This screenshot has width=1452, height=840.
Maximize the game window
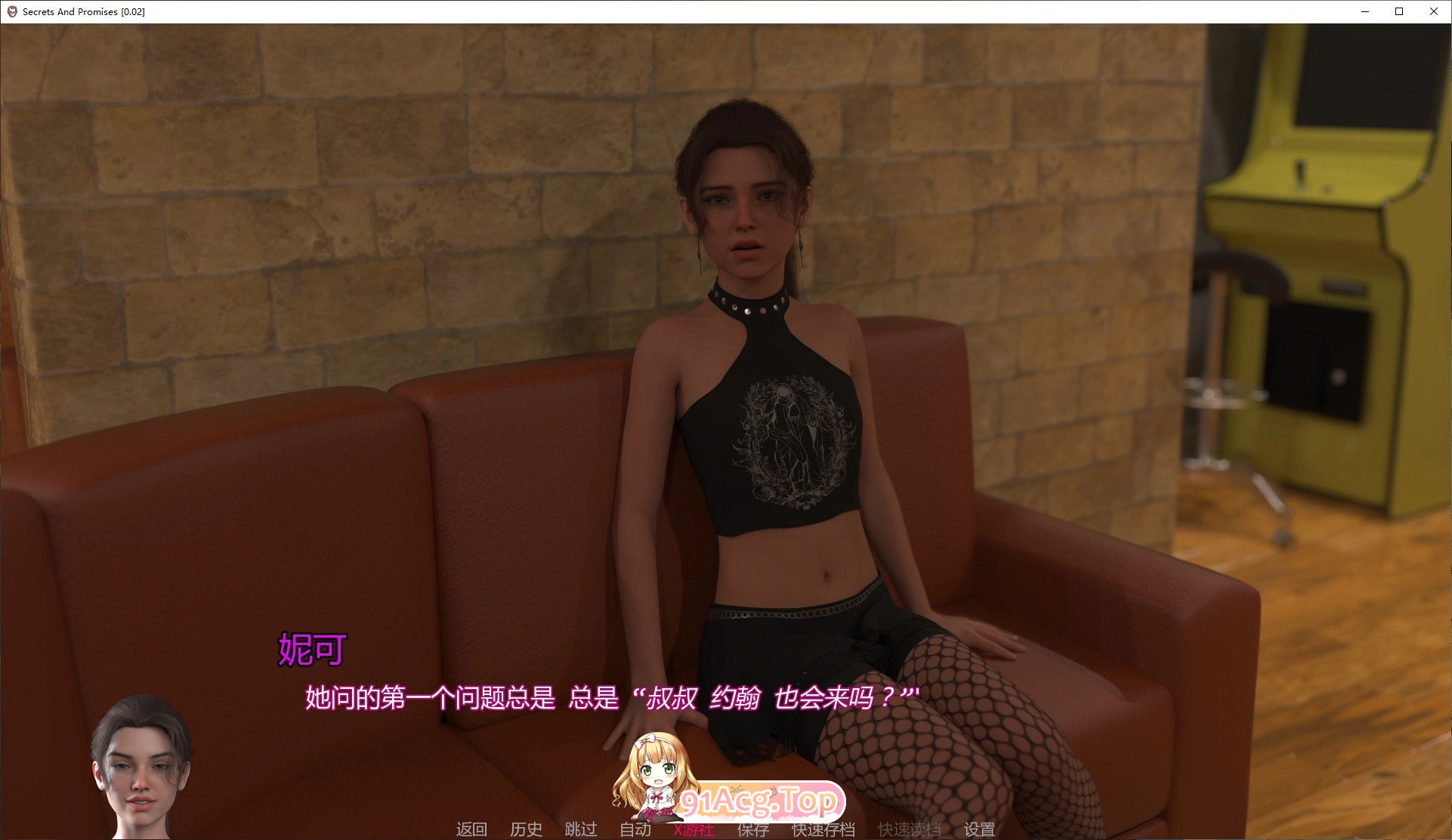[1399, 11]
